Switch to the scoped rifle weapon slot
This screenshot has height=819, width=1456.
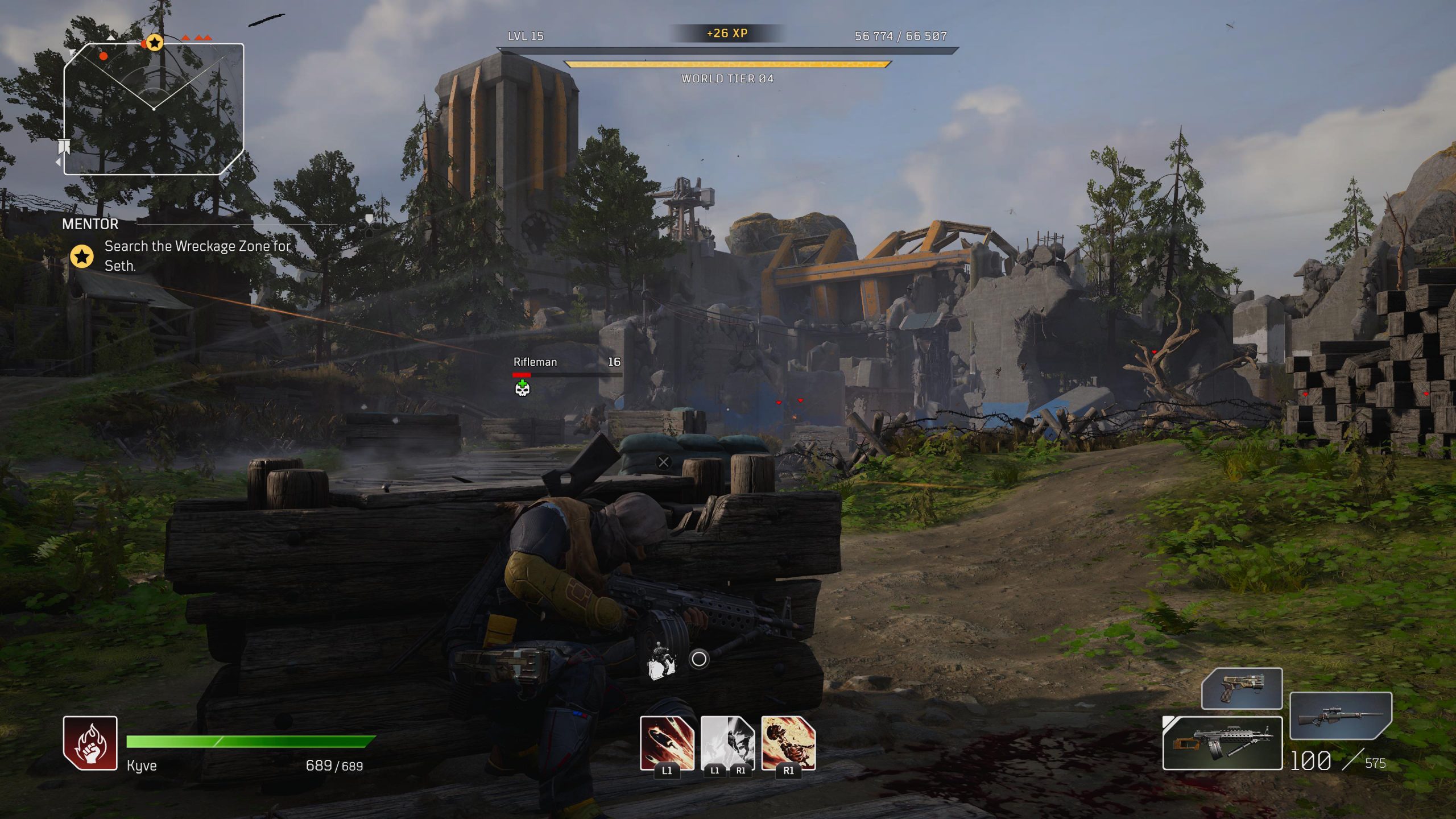point(1340,715)
